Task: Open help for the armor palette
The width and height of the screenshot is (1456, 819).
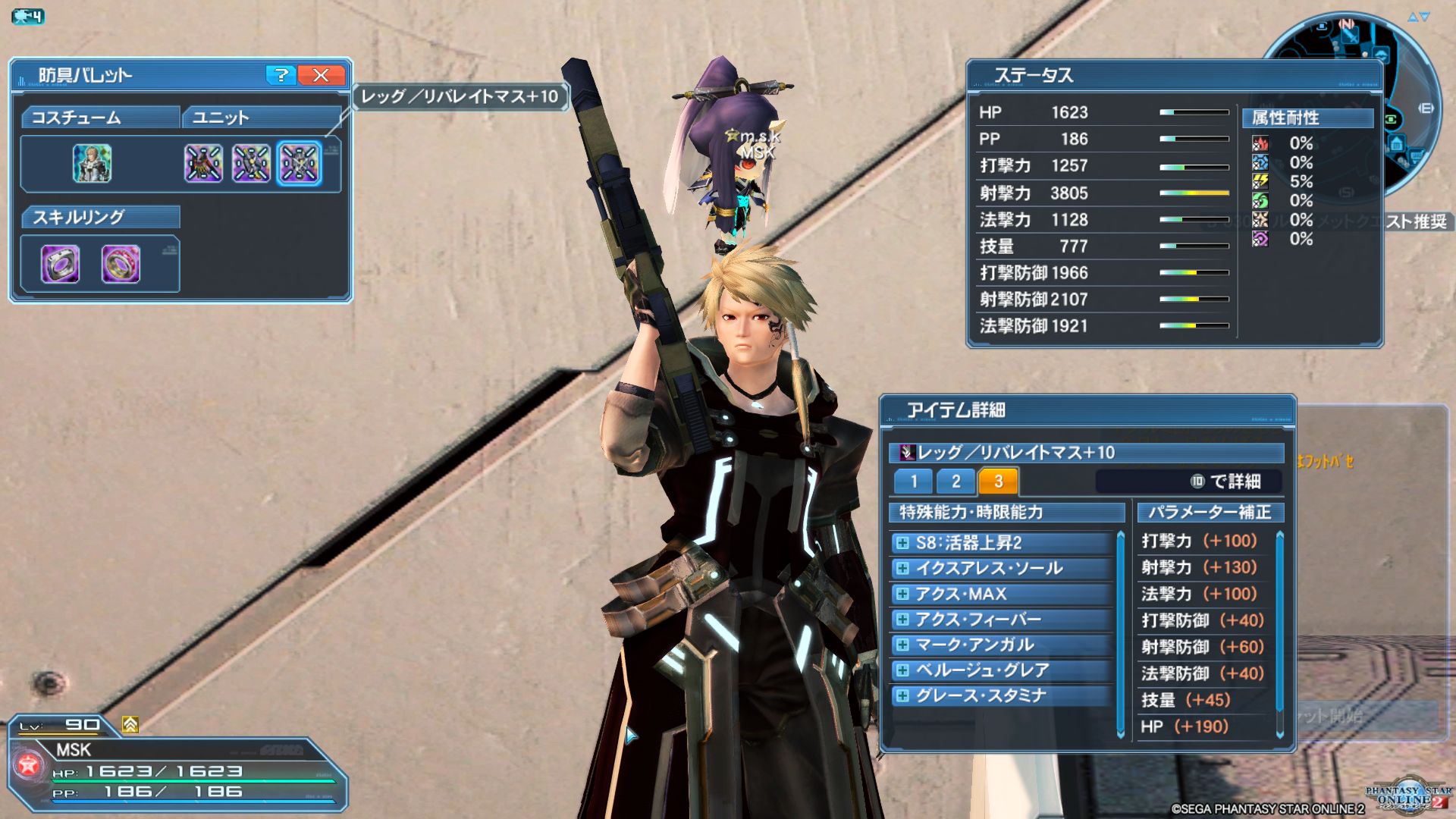Action: click(281, 75)
